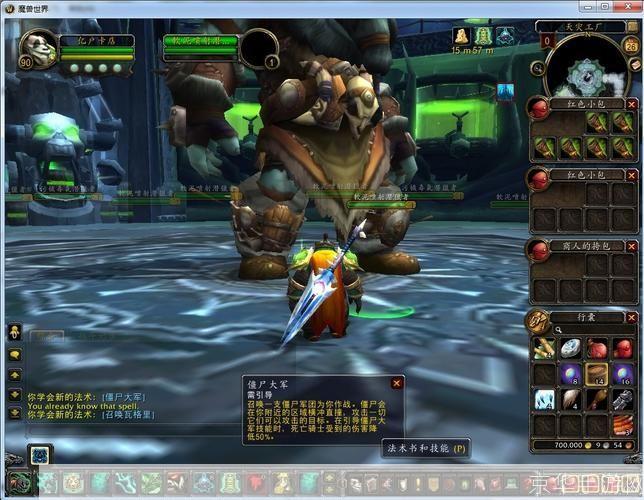
Task: Close the 僵尸大军 spell tooltip
Action: pos(397,383)
